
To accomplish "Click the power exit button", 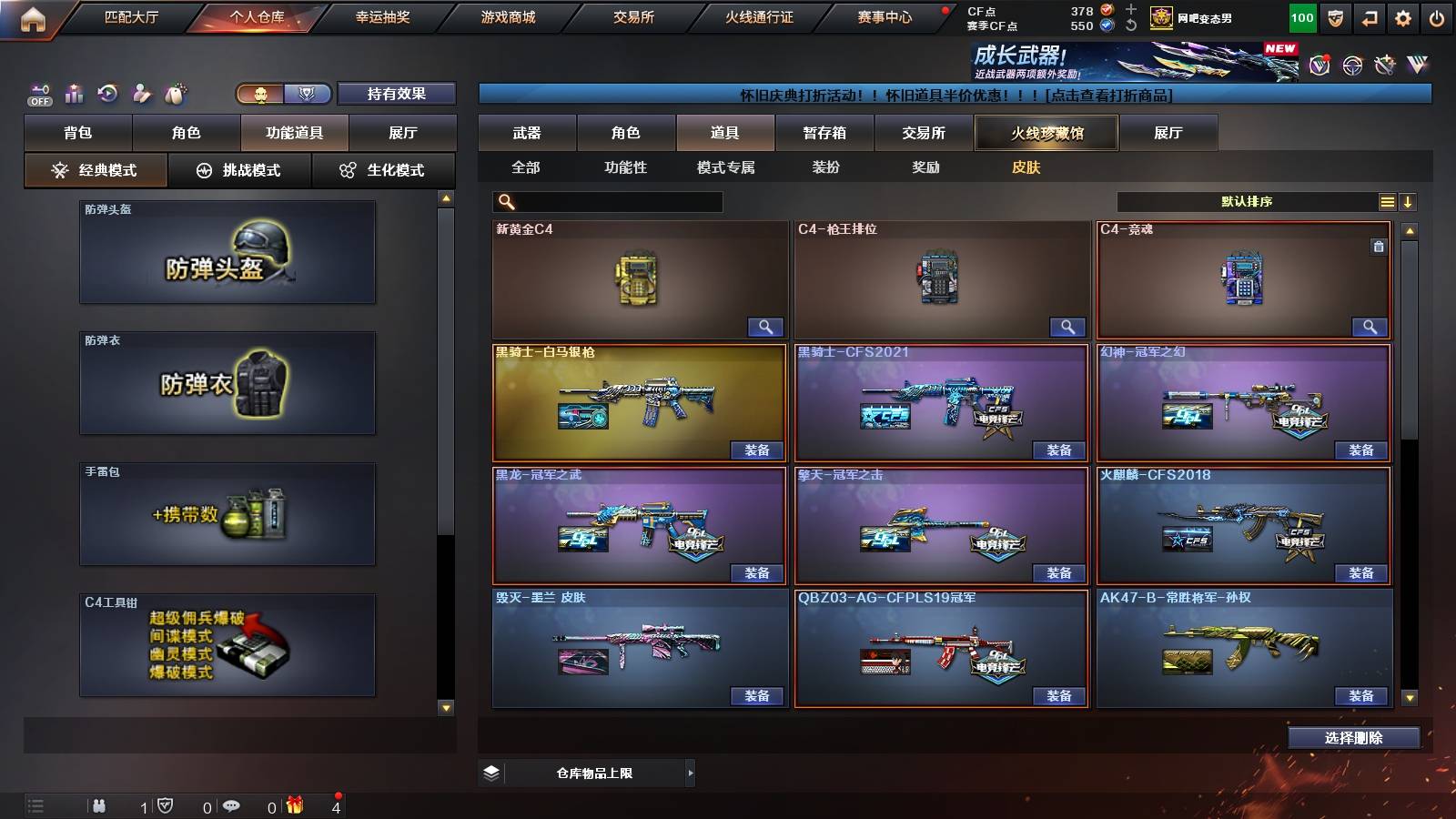I will pyautogui.click(x=1437, y=18).
